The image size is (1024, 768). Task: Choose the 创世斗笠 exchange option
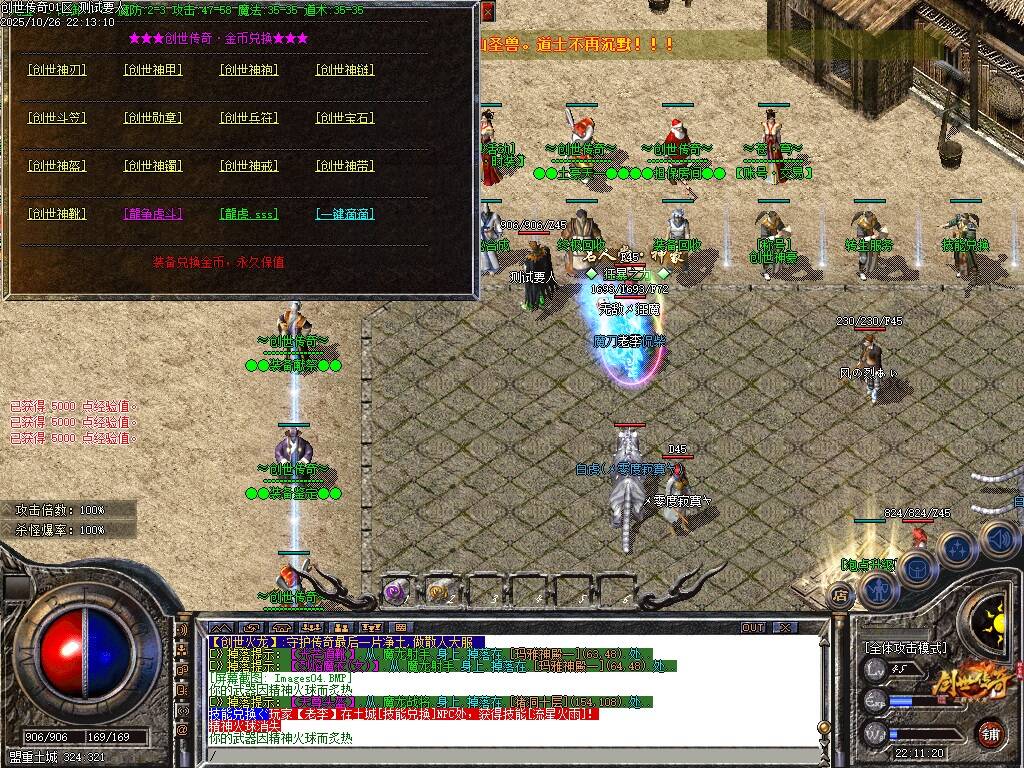57,118
